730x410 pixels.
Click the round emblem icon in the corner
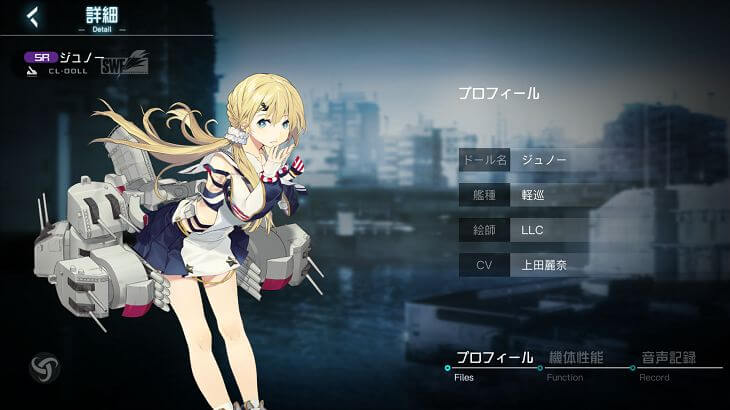point(44,366)
